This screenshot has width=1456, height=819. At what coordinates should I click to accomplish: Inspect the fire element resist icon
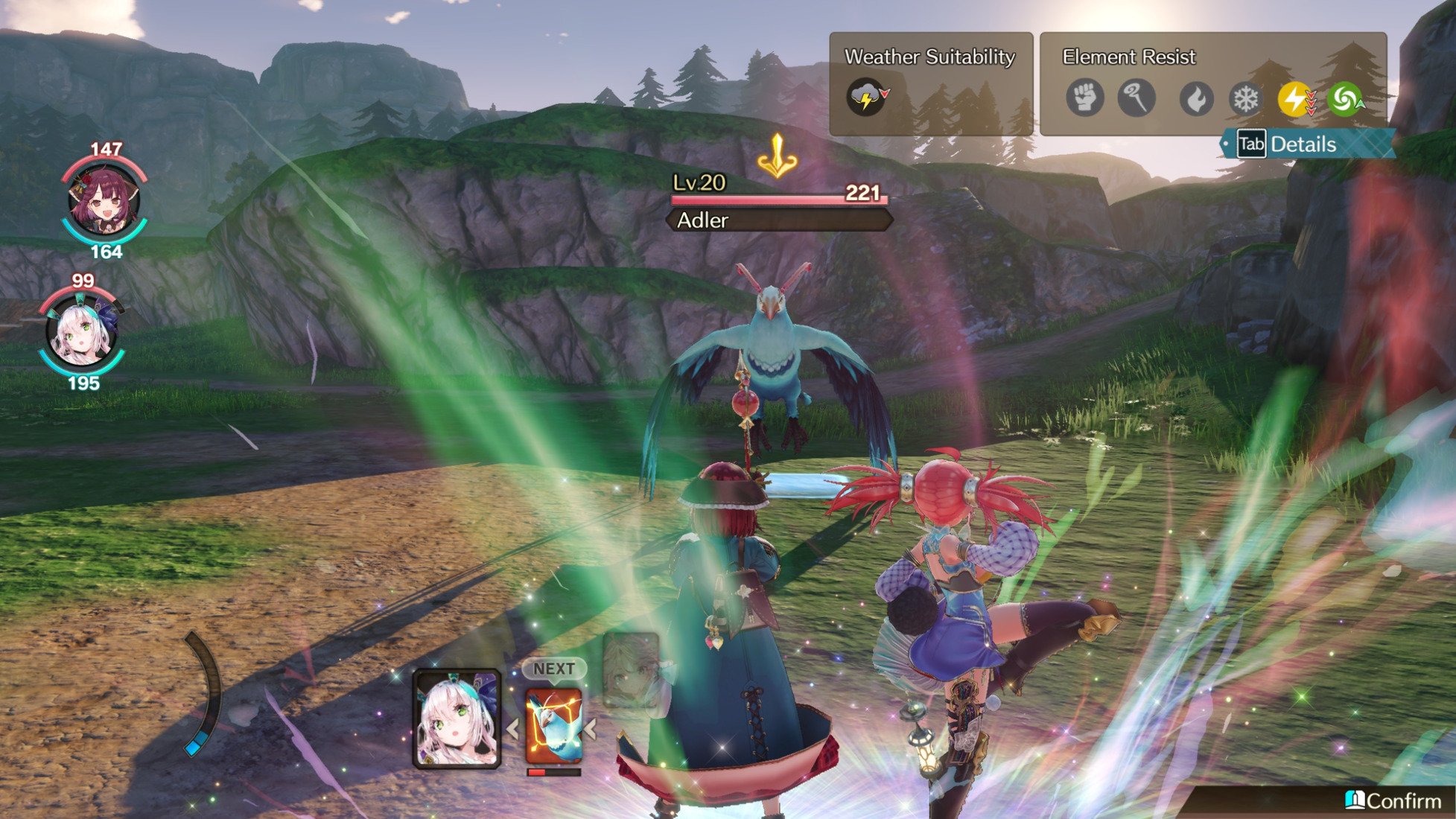coord(1196,98)
